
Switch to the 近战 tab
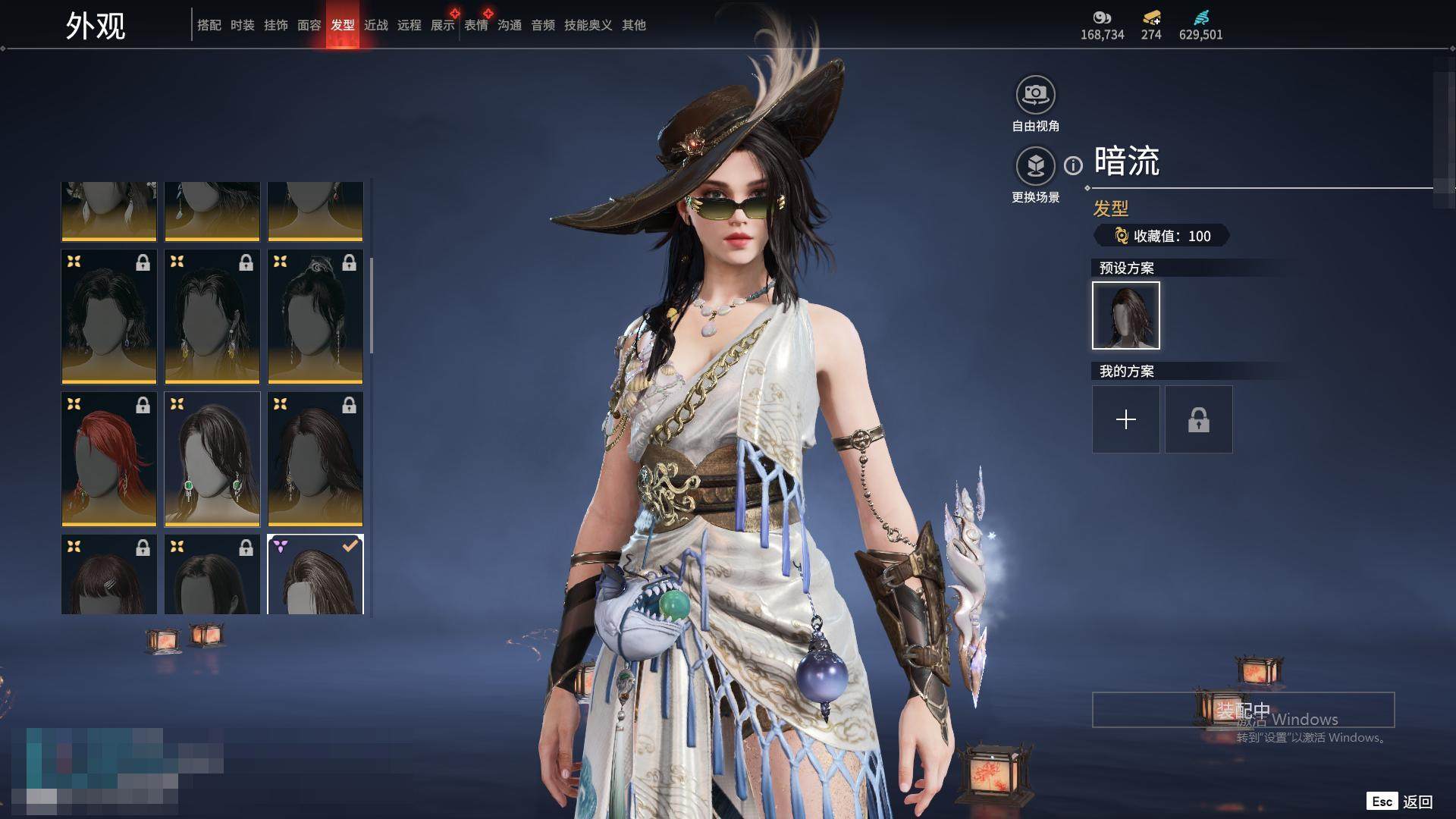(376, 25)
